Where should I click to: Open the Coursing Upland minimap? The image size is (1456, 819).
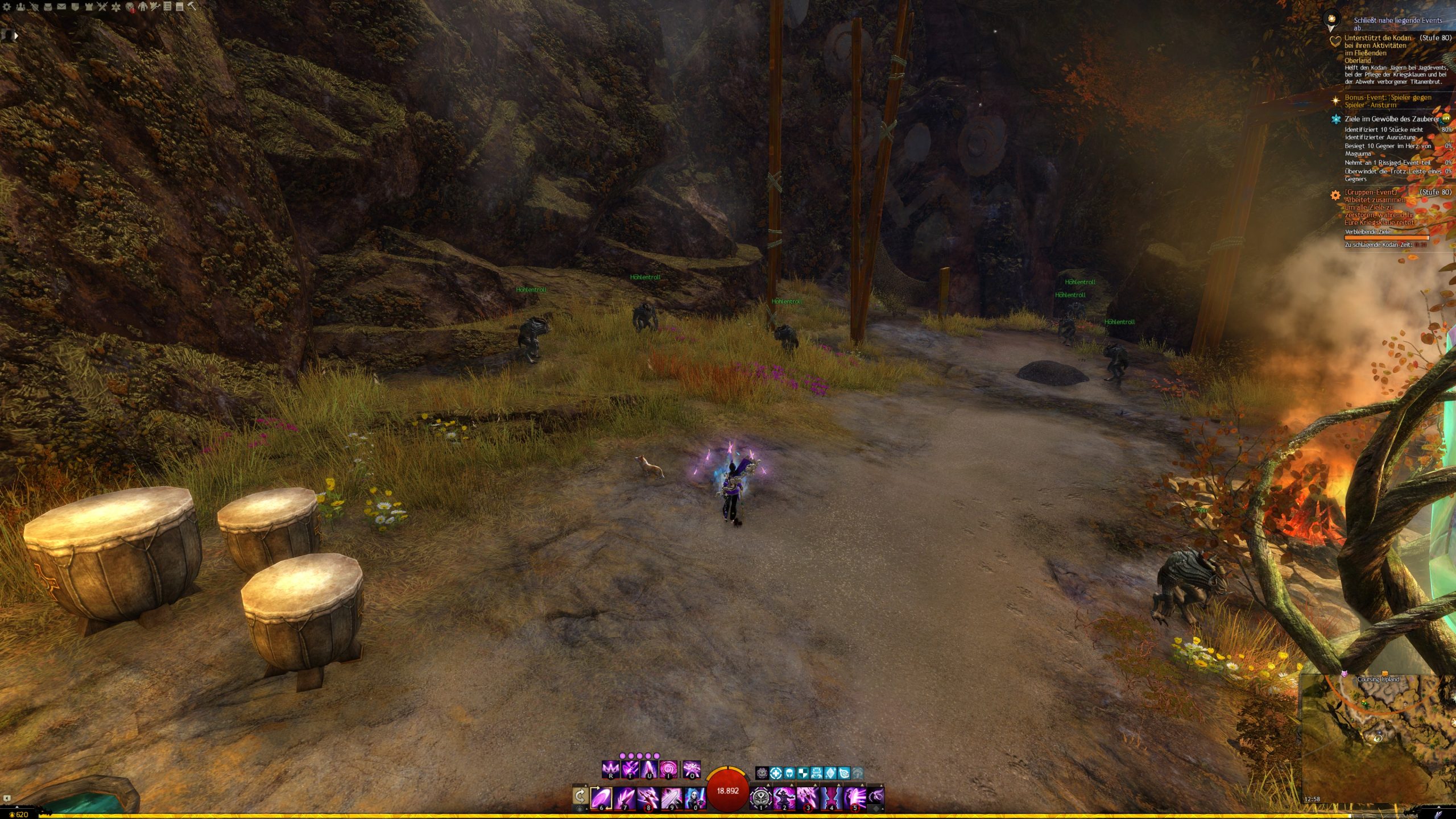1378,734
